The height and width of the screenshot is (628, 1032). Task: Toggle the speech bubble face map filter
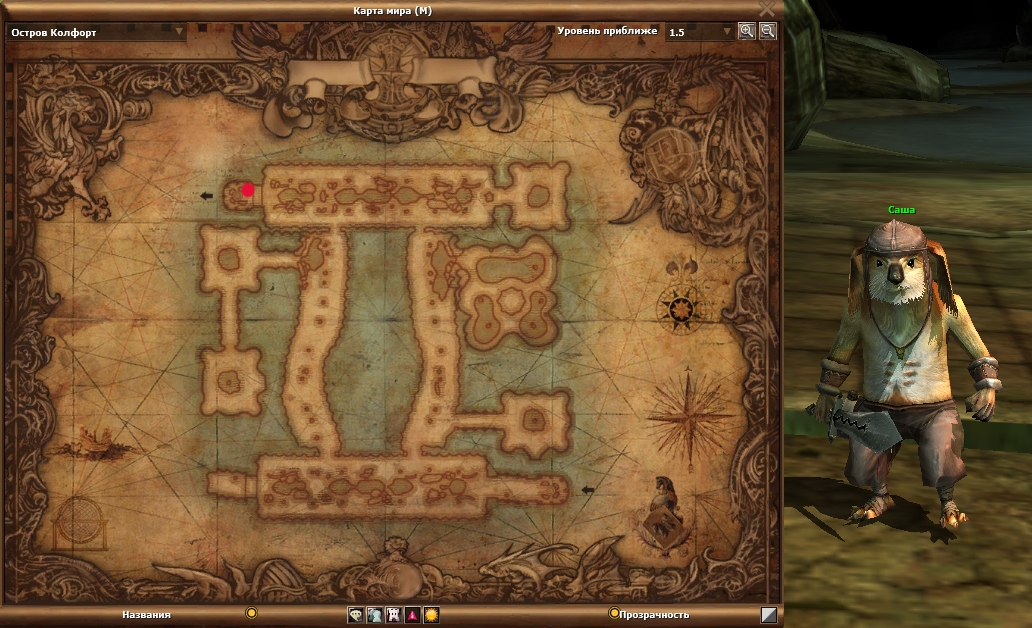355,615
